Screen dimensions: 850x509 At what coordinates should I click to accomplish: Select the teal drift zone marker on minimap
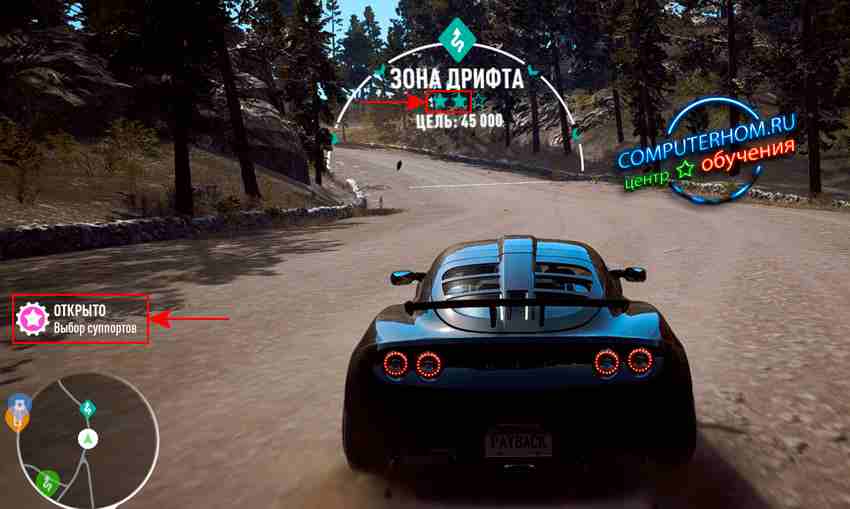pos(87,408)
